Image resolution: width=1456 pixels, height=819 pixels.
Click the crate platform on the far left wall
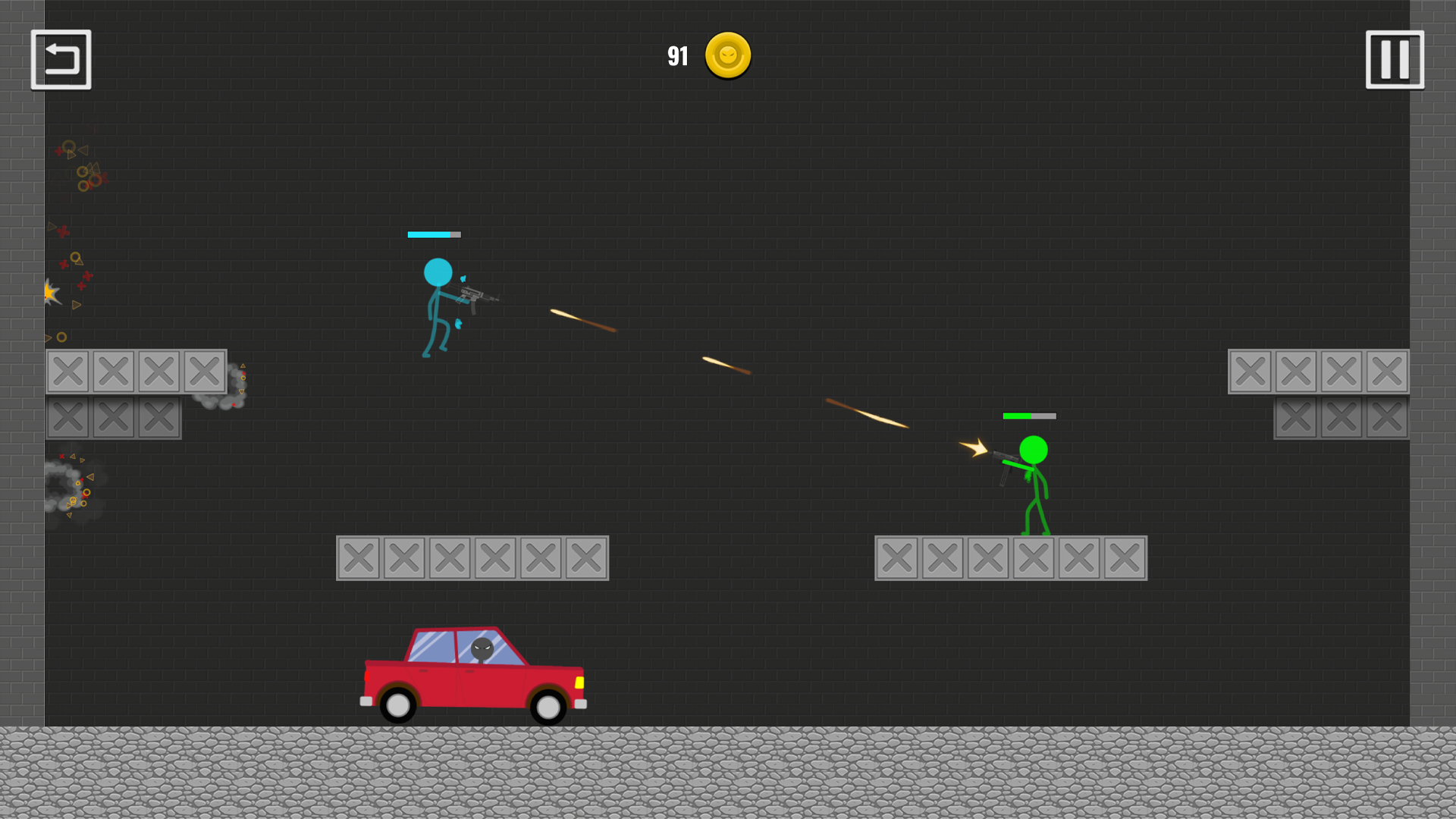pyautogui.click(x=114, y=372)
